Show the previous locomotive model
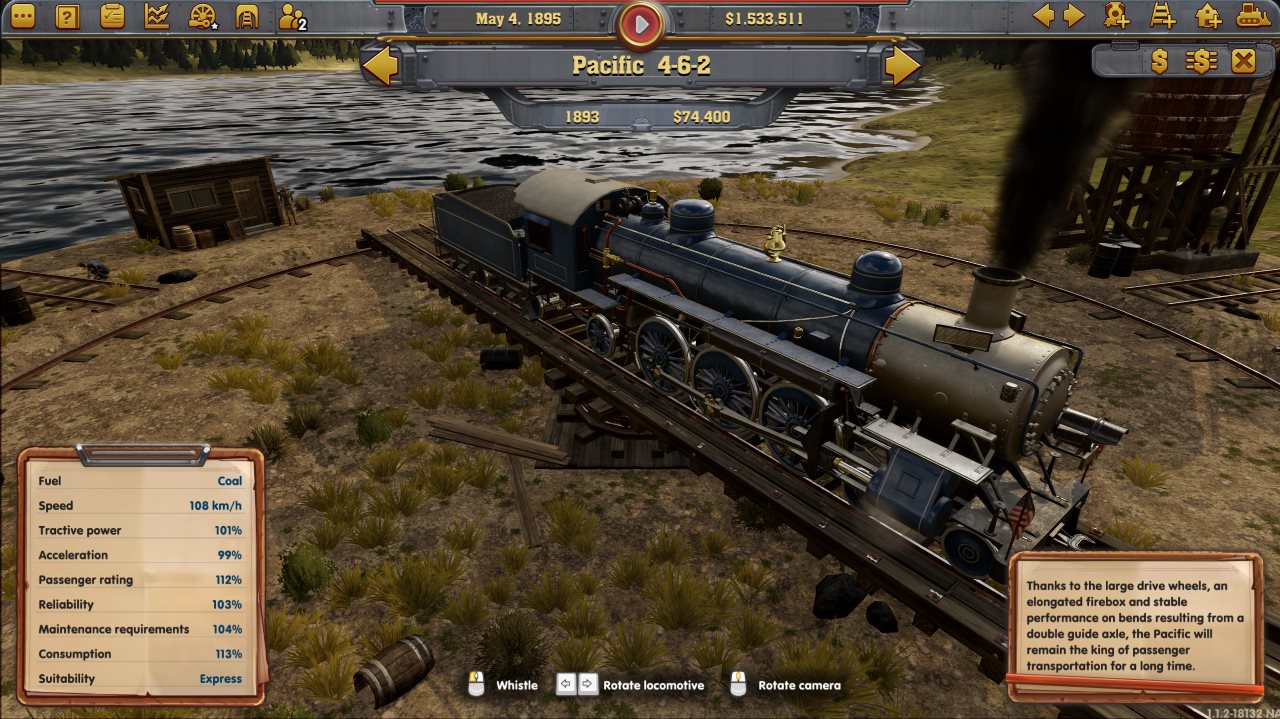Image resolution: width=1280 pixels, height=719 pixels. 380,66
